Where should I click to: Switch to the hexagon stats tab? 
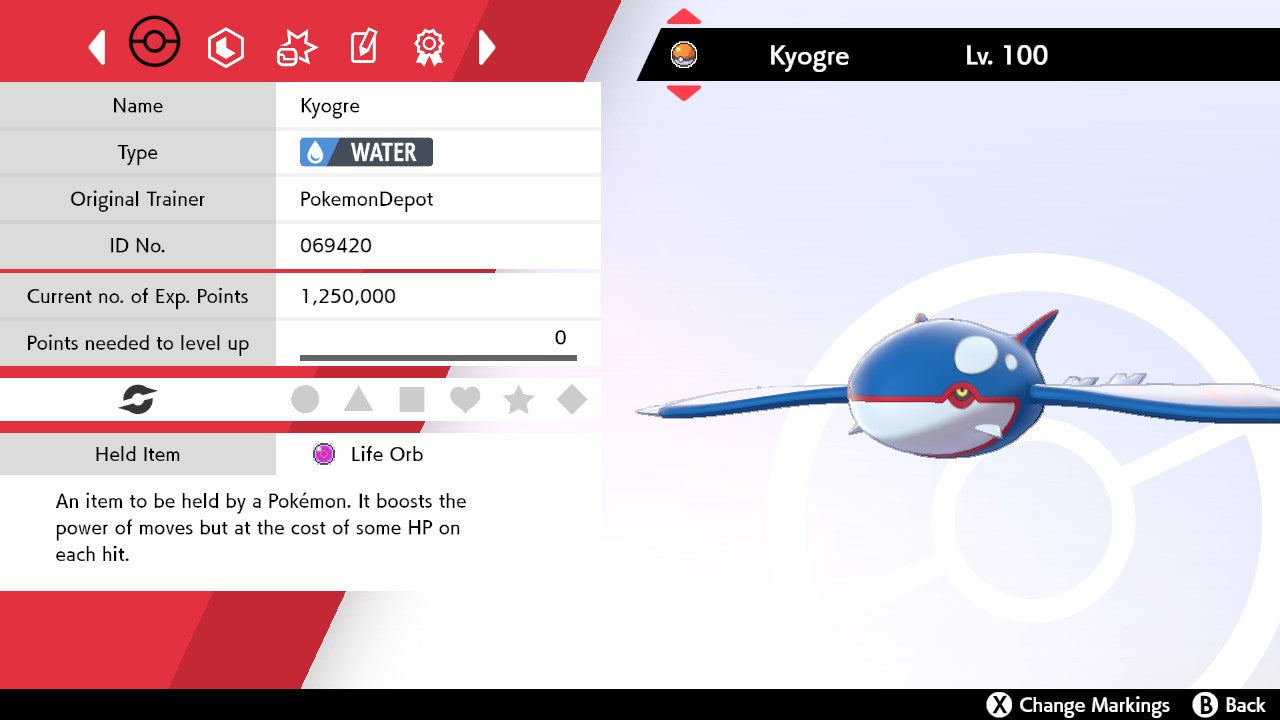pos(225,47)
